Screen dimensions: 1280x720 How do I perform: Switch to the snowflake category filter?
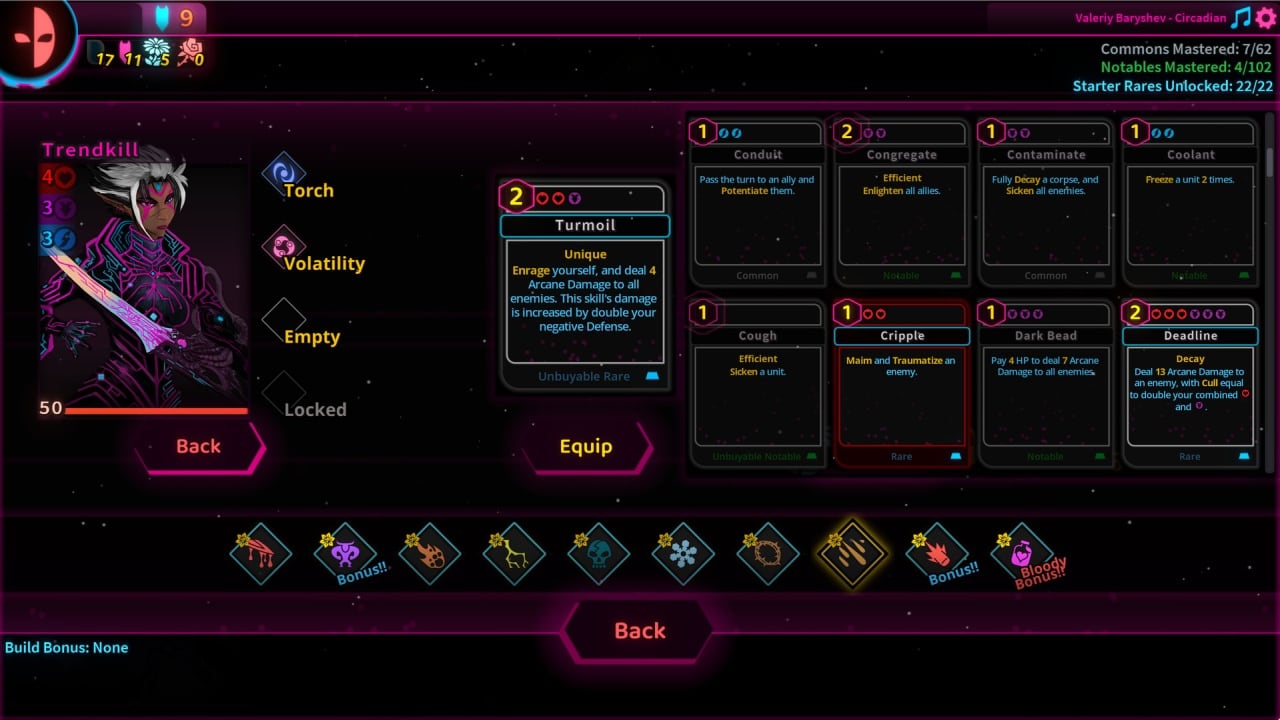[x=683, y=554]
